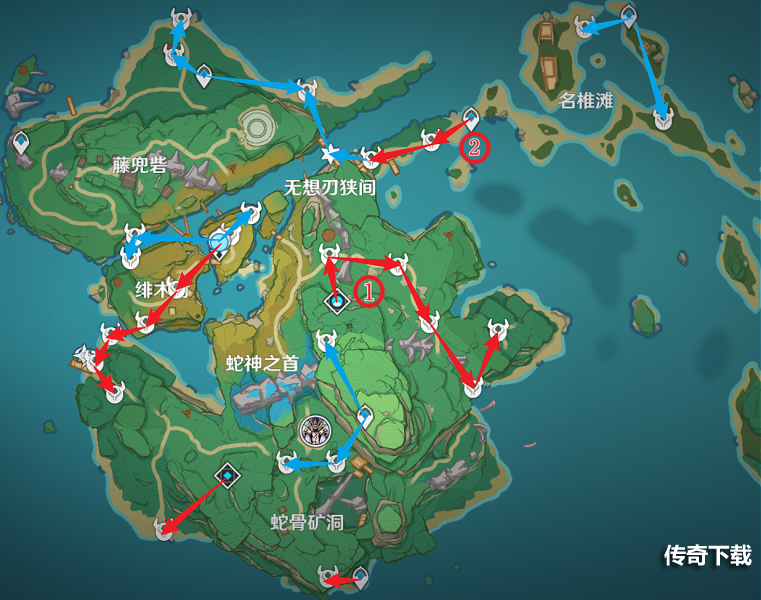Click the white star route marker
The width and height of the screenshot is (761, 600).
coord(331,153)
